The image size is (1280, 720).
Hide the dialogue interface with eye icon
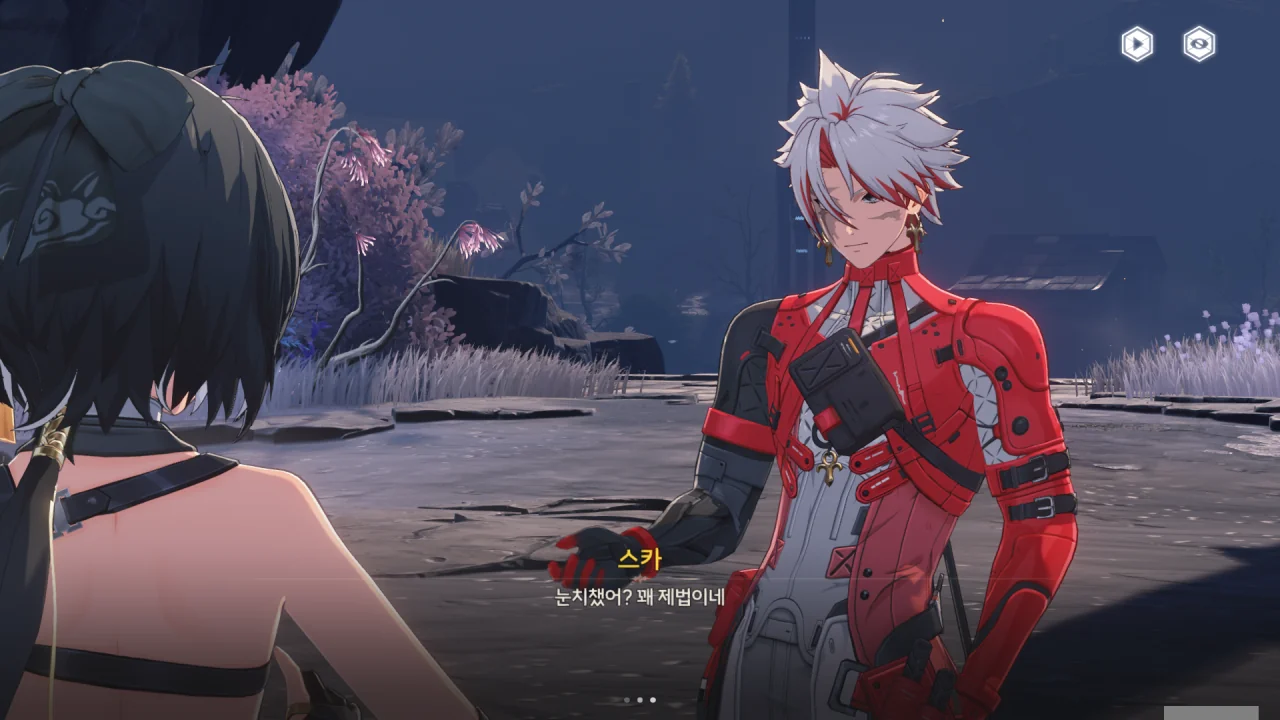[x=1199, y=44]
